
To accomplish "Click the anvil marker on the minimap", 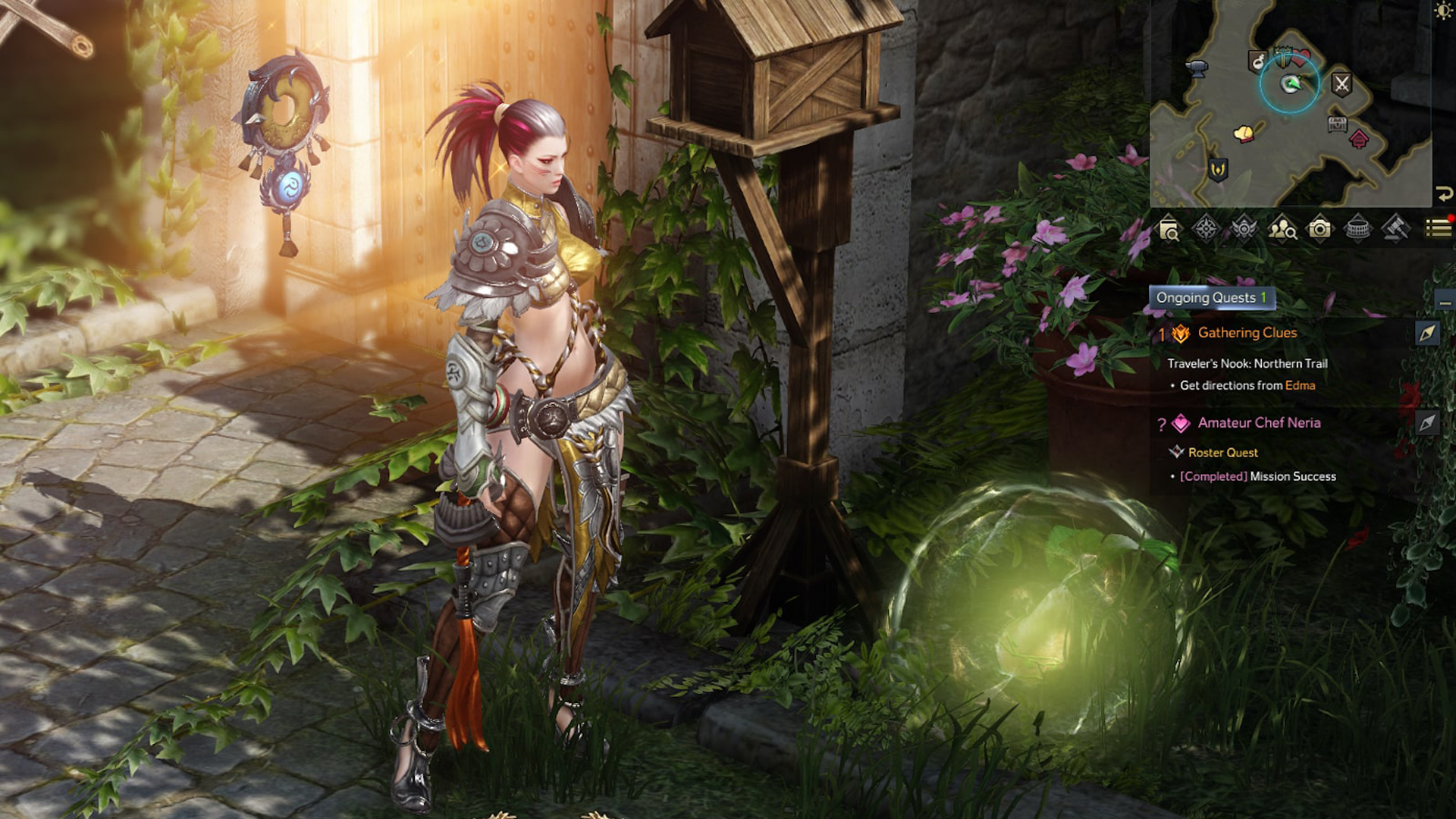I will click(x=1197, y=68).
